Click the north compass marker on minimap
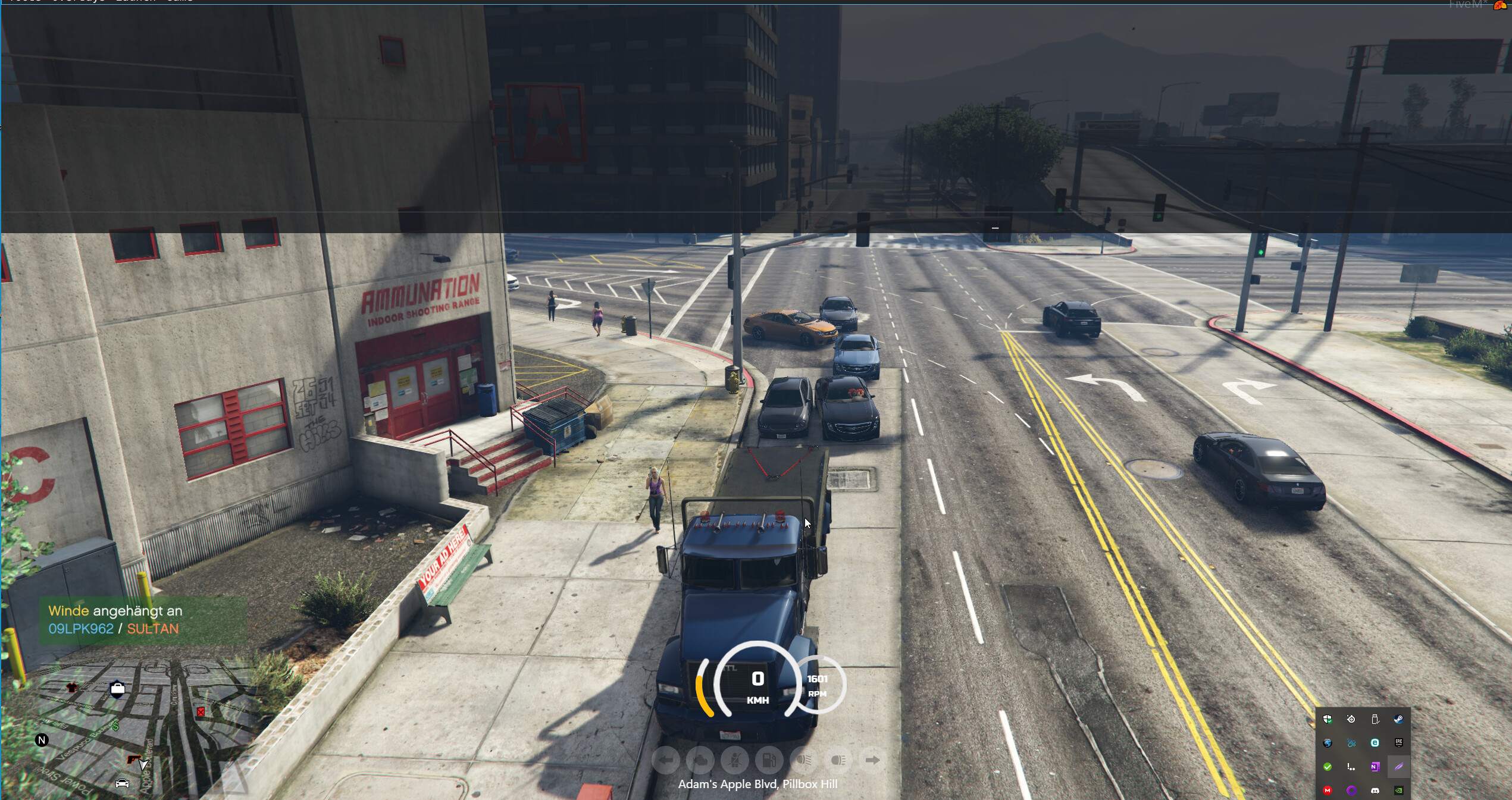The width and height of the screenshot is (1512, 800). pos(42,740)
